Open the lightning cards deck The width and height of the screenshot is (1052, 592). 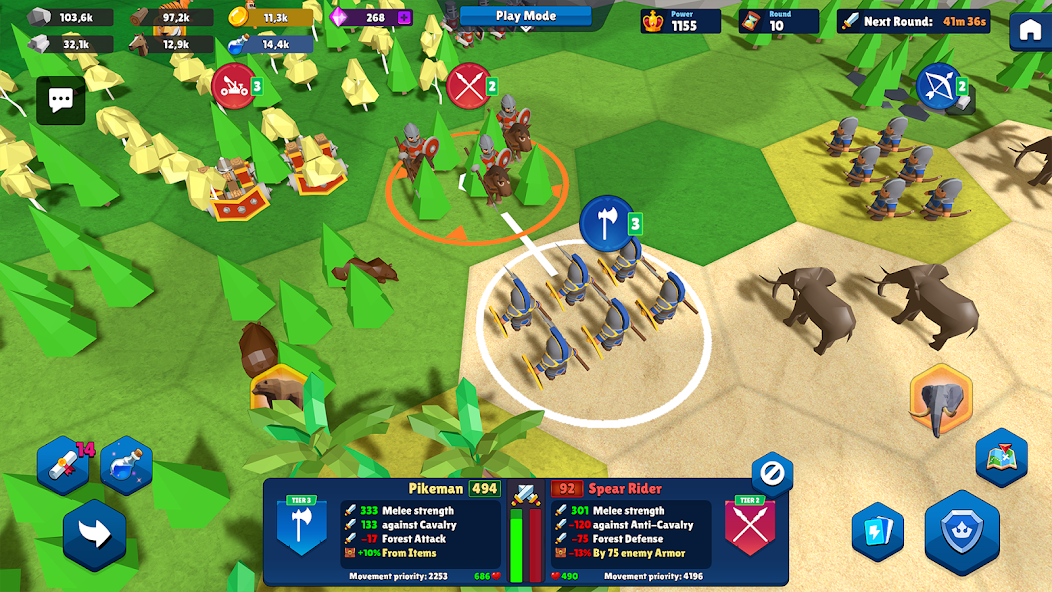pyautogui.click(x=878, y=532)
